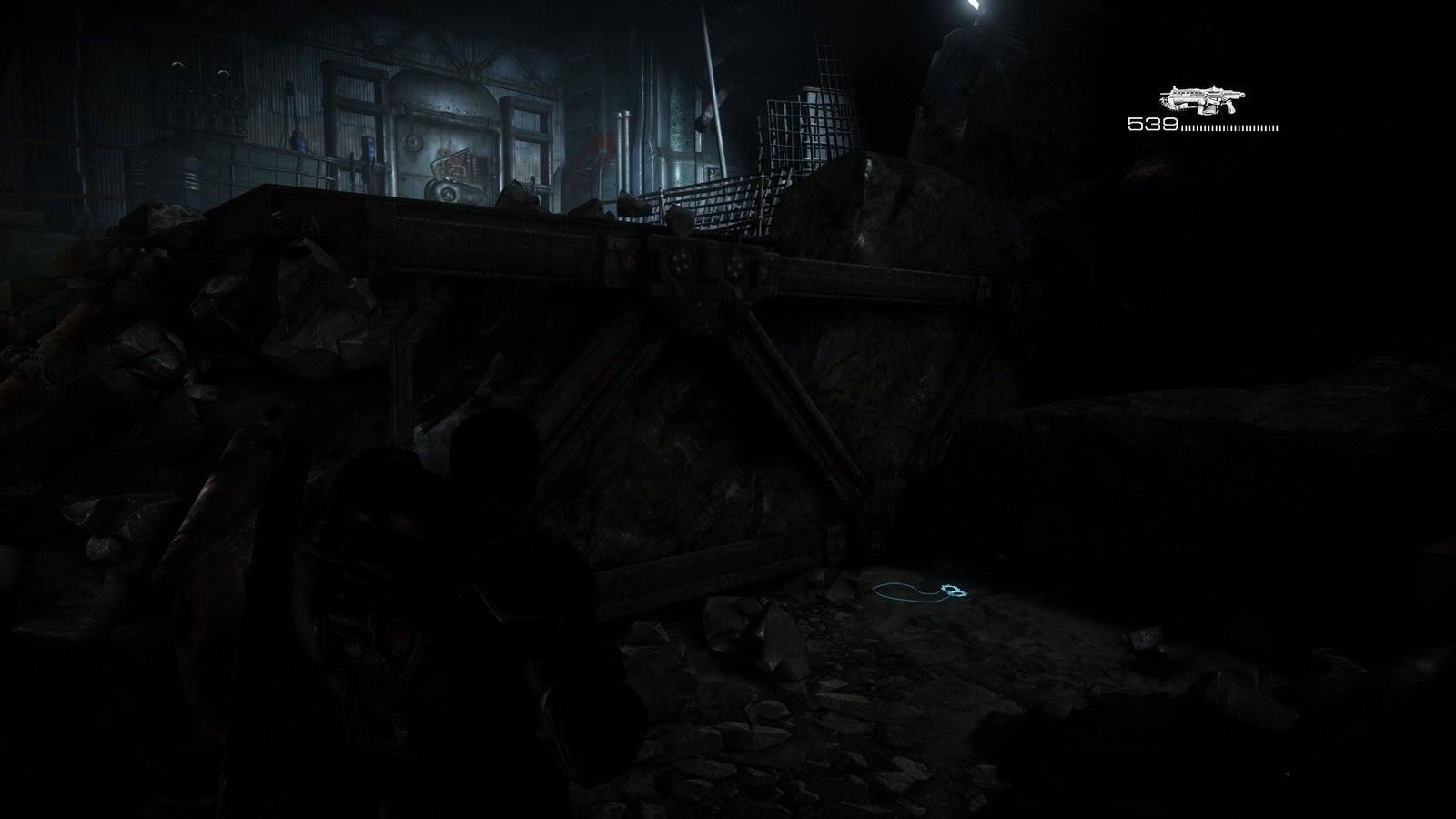Image resolution: width=1456 pixels, height=819 pixels.
Task: Click the Lancer assault rifle weapon icon
Action: [1202, 99]
